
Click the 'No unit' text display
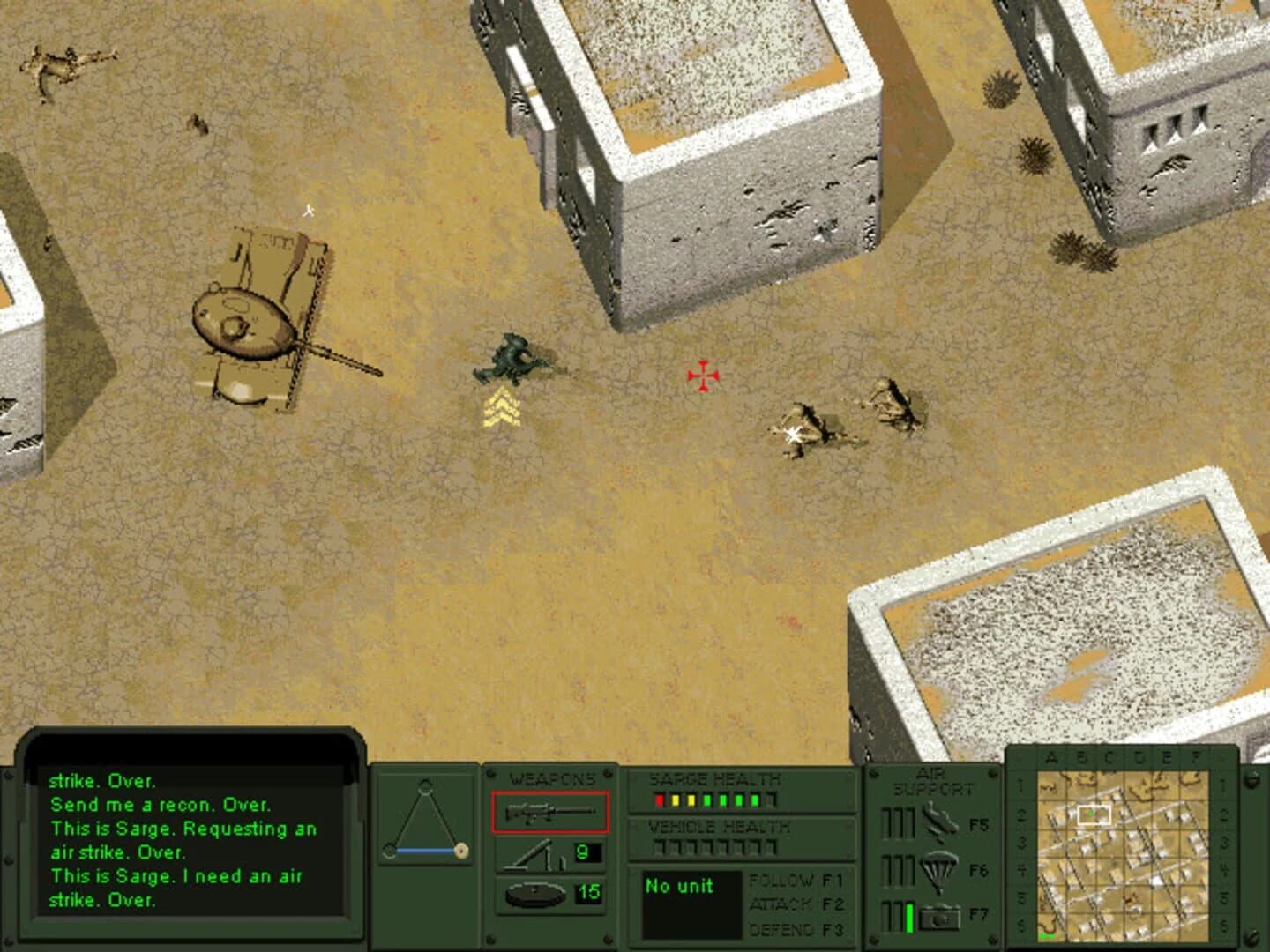[679, 888]
